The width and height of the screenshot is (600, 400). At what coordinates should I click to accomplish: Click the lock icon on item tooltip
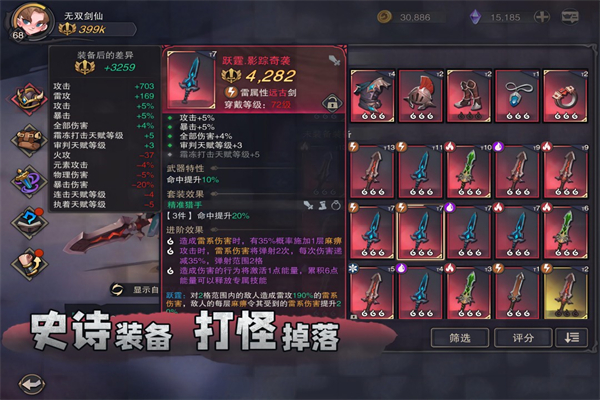pyautogui.click(x=329, y=102)
